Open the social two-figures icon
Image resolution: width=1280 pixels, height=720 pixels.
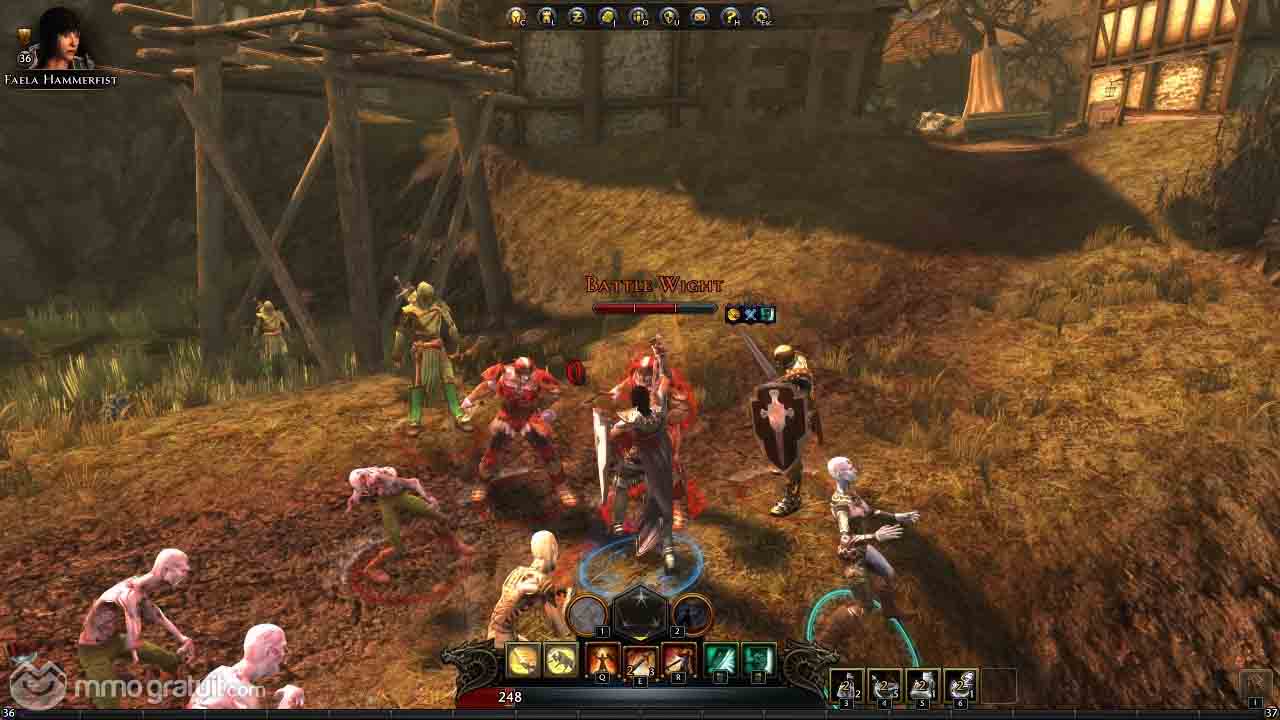[639, 16]
